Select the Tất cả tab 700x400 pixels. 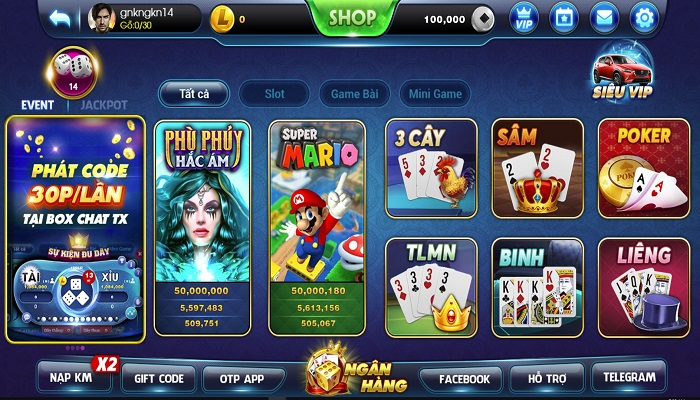point(193,94)
